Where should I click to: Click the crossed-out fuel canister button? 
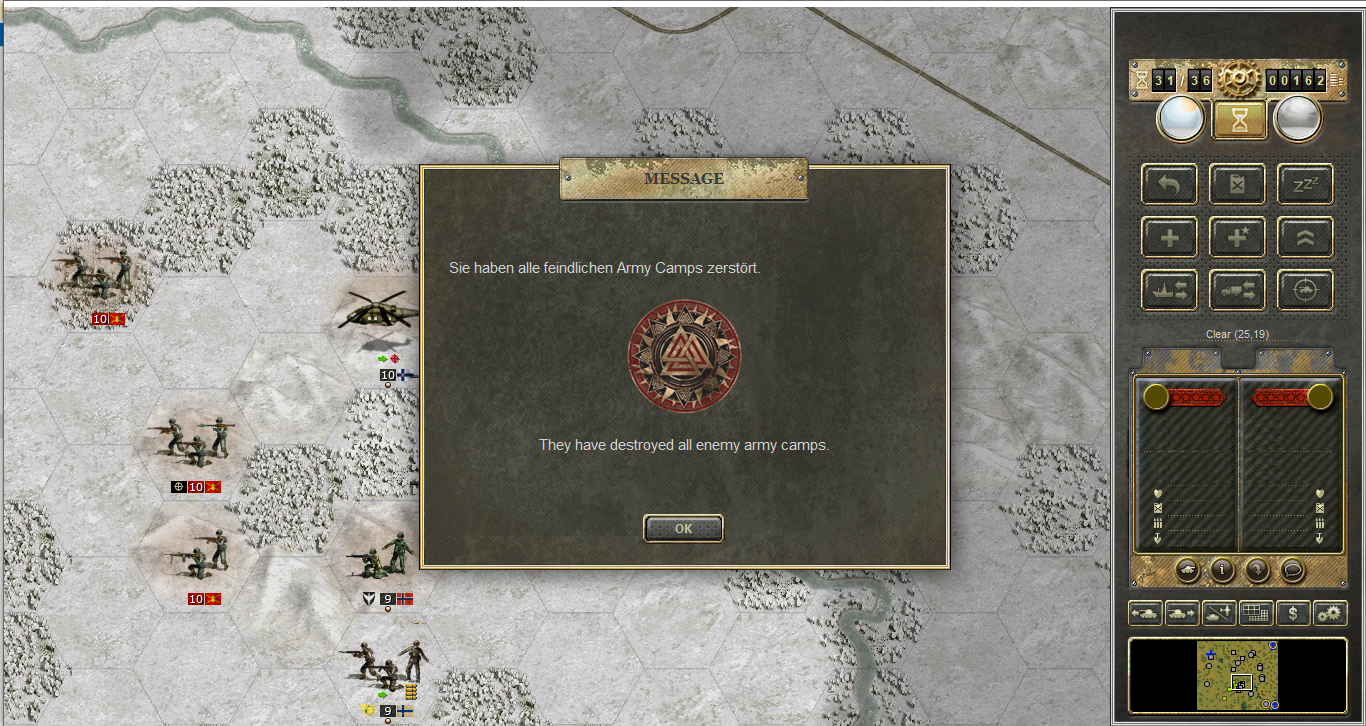[x=1237, y=184]
